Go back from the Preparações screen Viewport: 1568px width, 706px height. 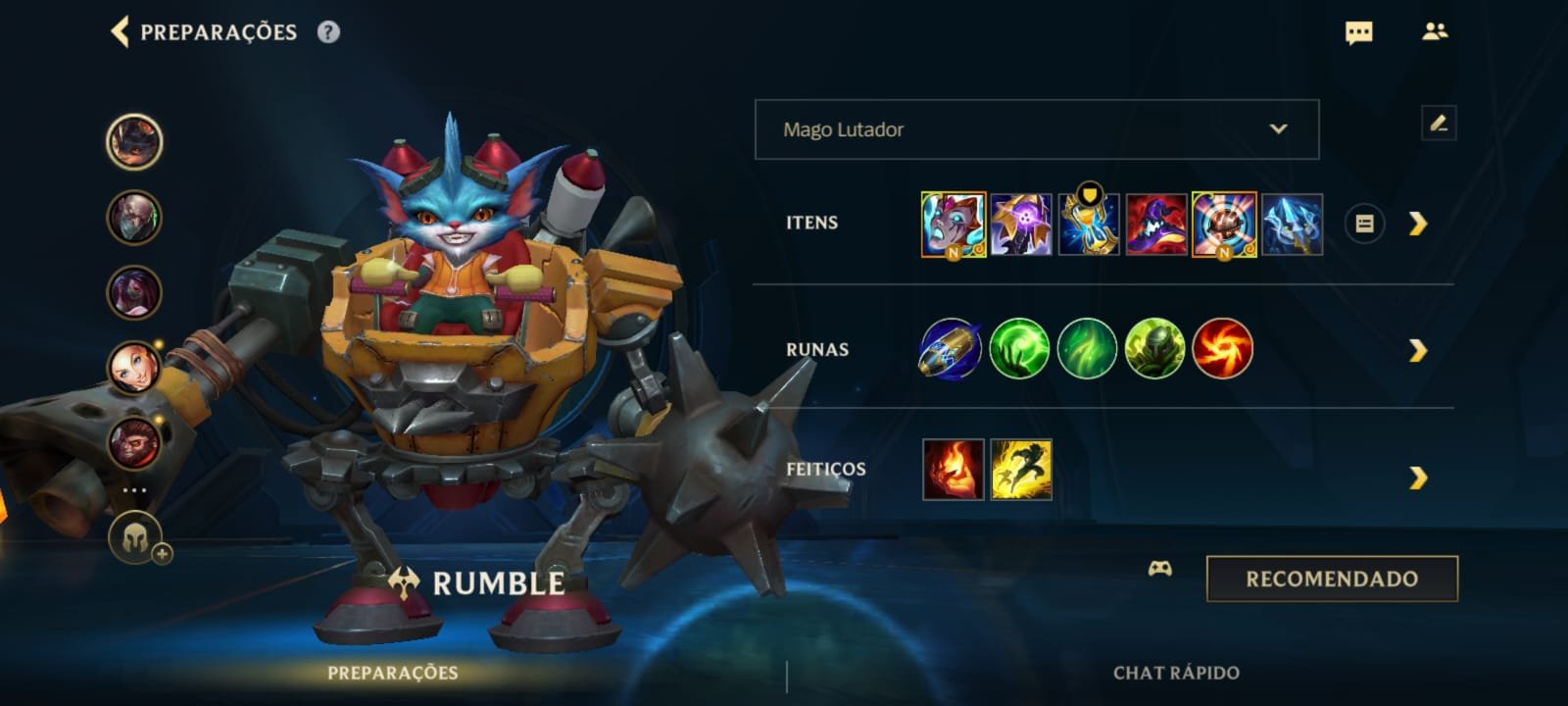pyautogui.click(x=121, y=31)
